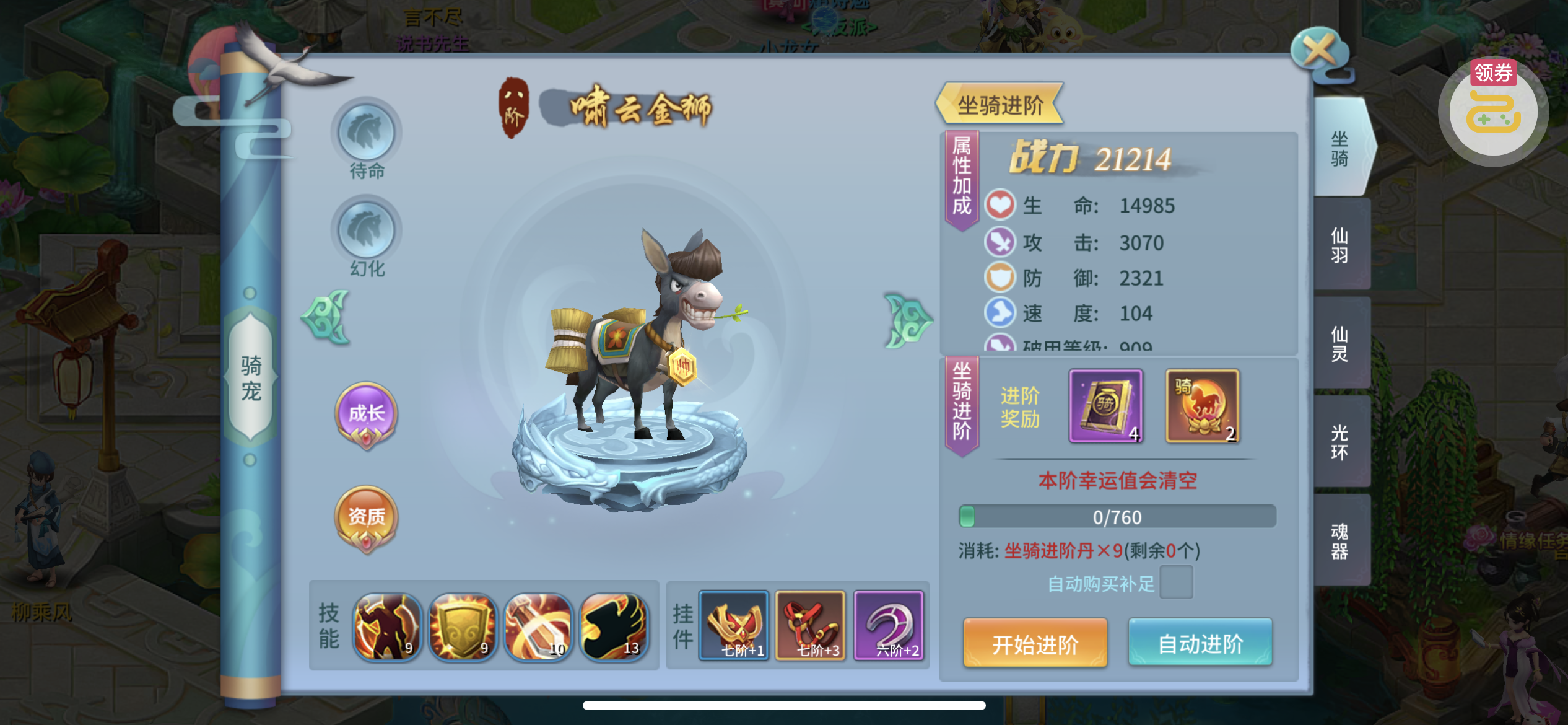Viewport: 1568px width, 725px height.
Task: Inspect the purple mount book reward
Action: tap(1105, 406)
